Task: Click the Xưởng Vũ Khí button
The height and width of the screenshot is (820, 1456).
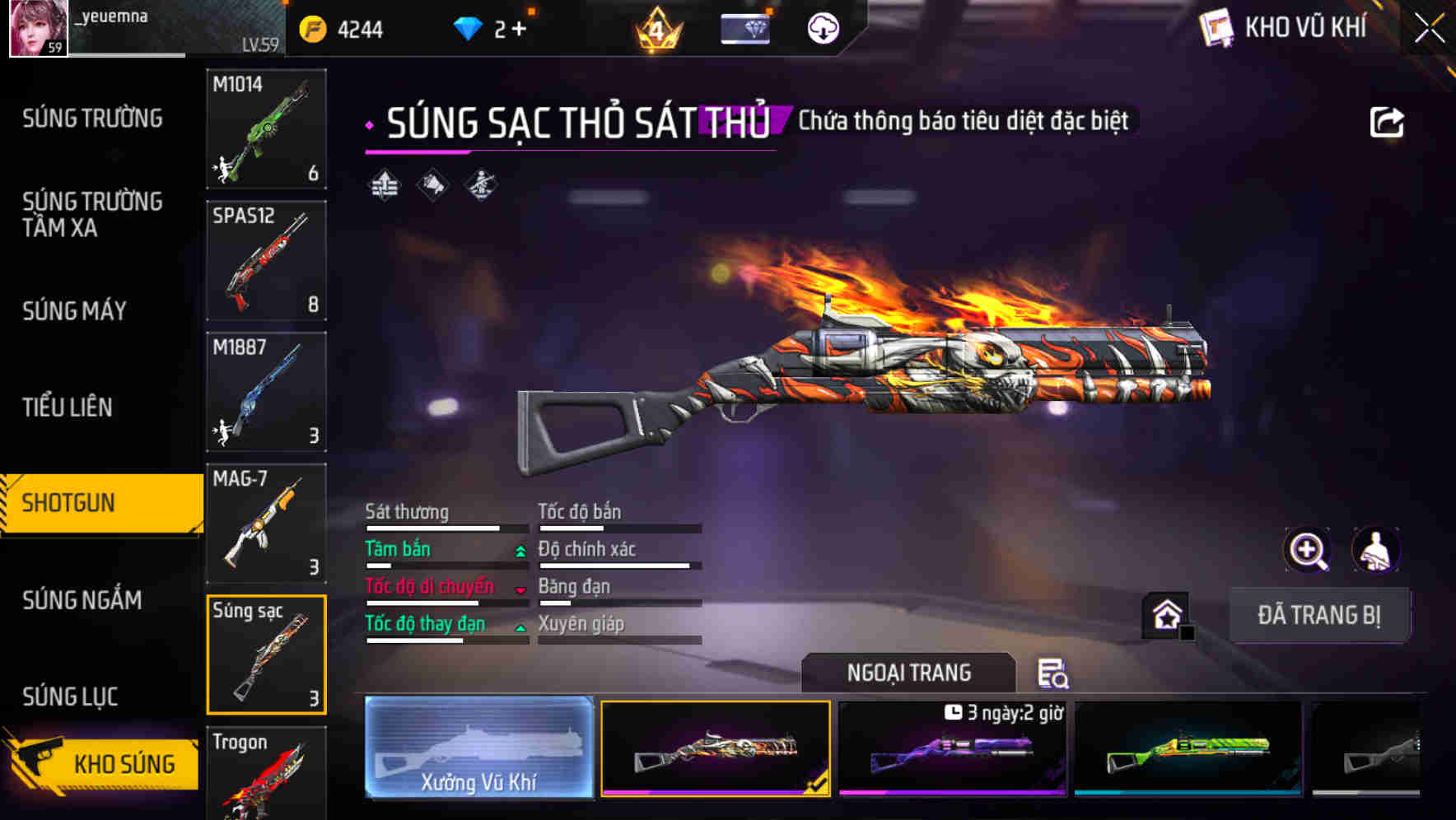Action: 478,748
